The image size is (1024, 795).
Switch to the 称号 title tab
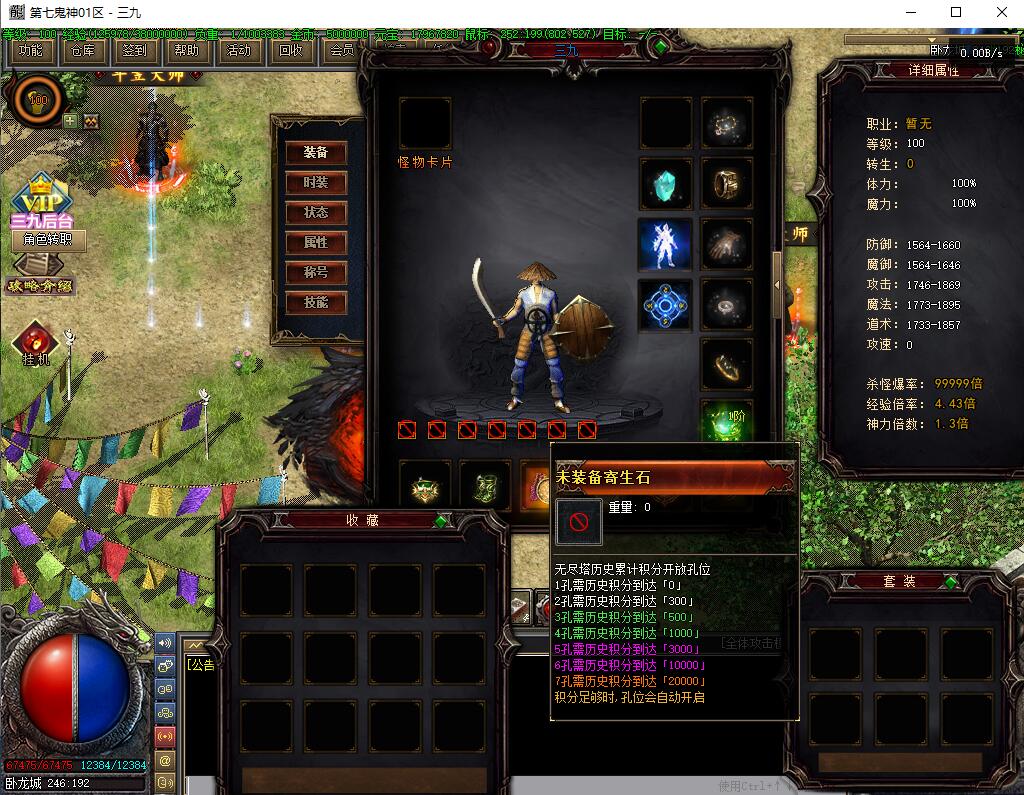click(x=316, y=273)
